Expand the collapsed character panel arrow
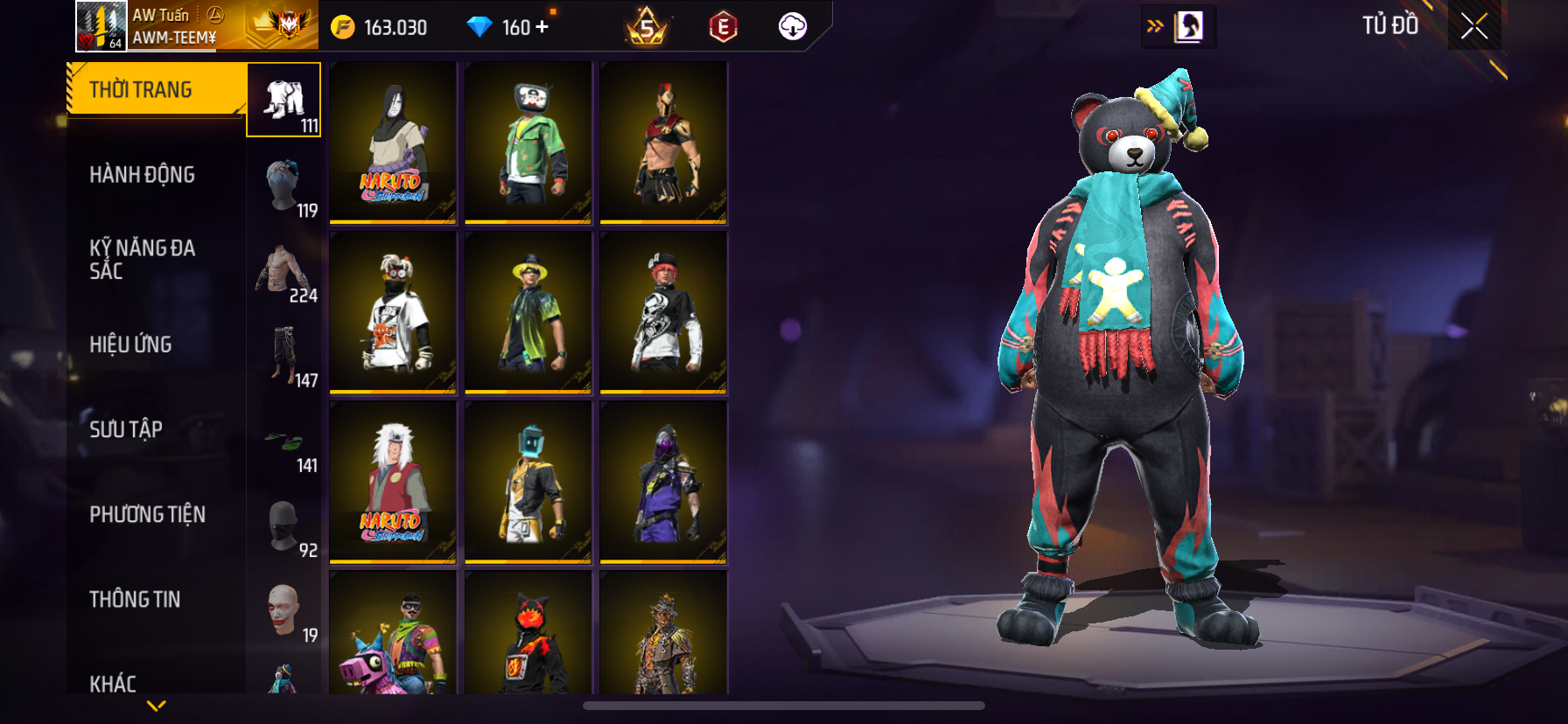 (x=1155, y=26)
